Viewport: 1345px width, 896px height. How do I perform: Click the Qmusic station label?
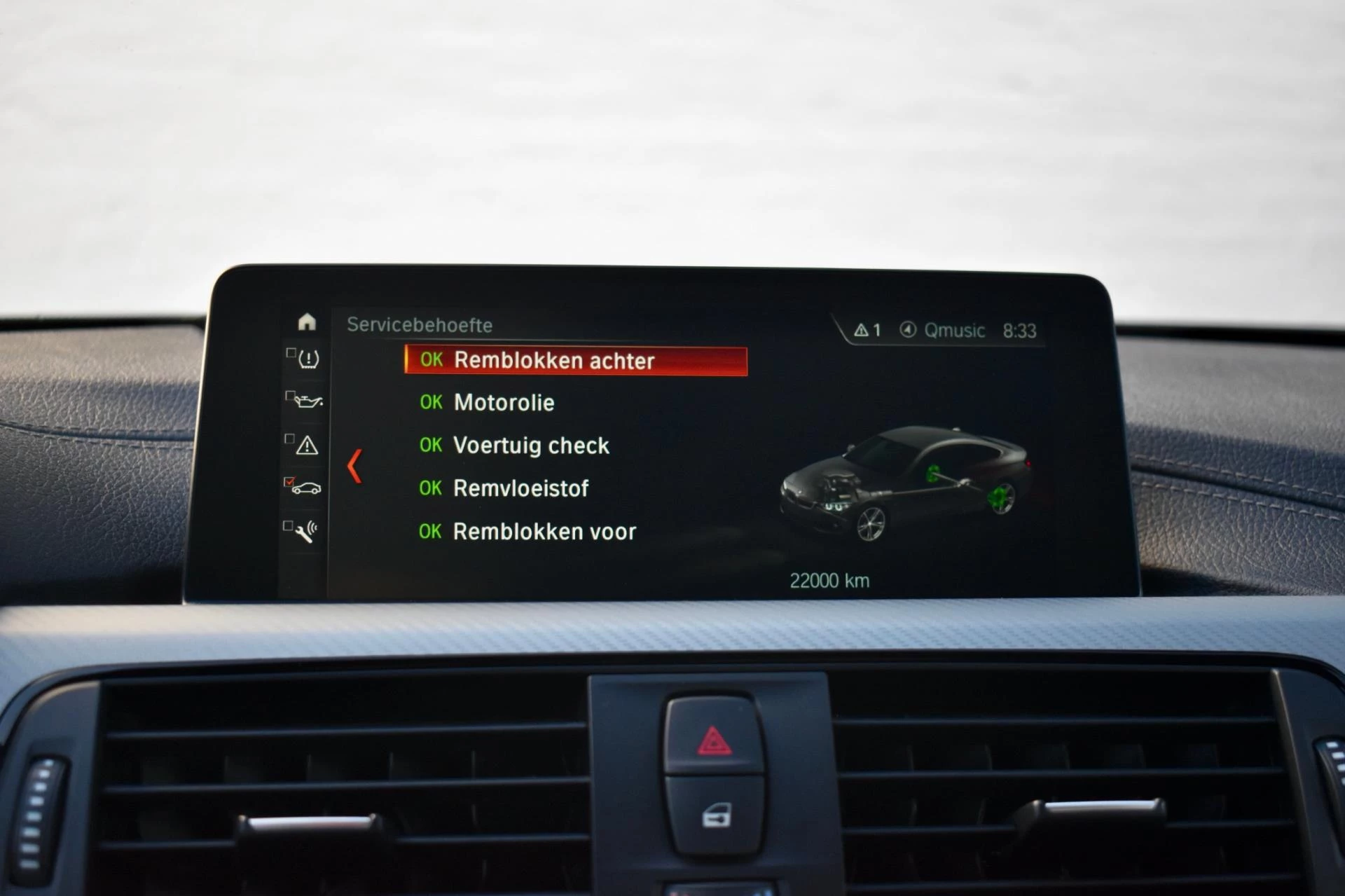(954, 330)
